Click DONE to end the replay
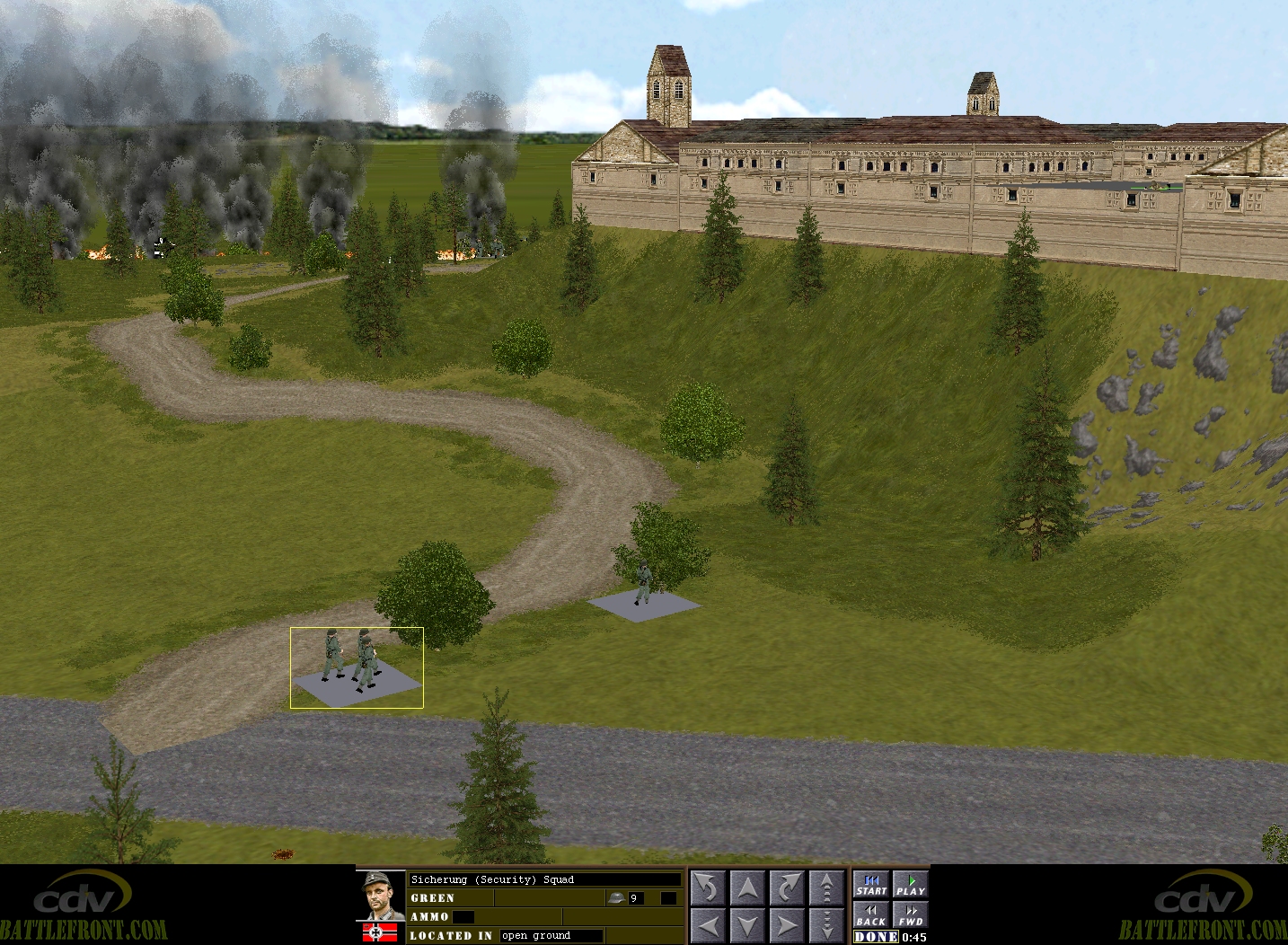The image size is (1288, 945). coord(876,937)
